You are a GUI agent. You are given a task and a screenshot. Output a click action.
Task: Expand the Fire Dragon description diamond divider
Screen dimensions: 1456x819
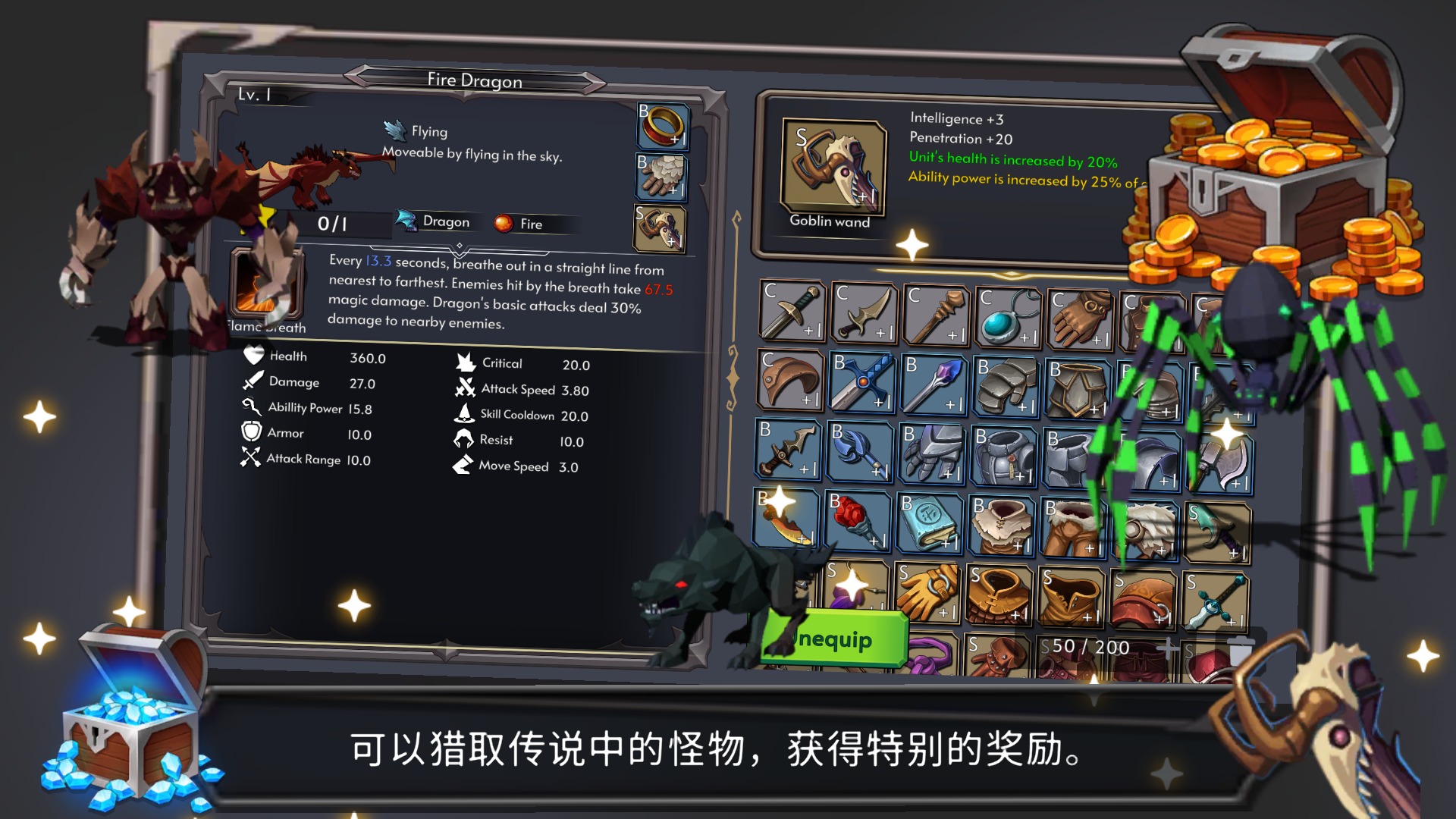tap(461, 244)
